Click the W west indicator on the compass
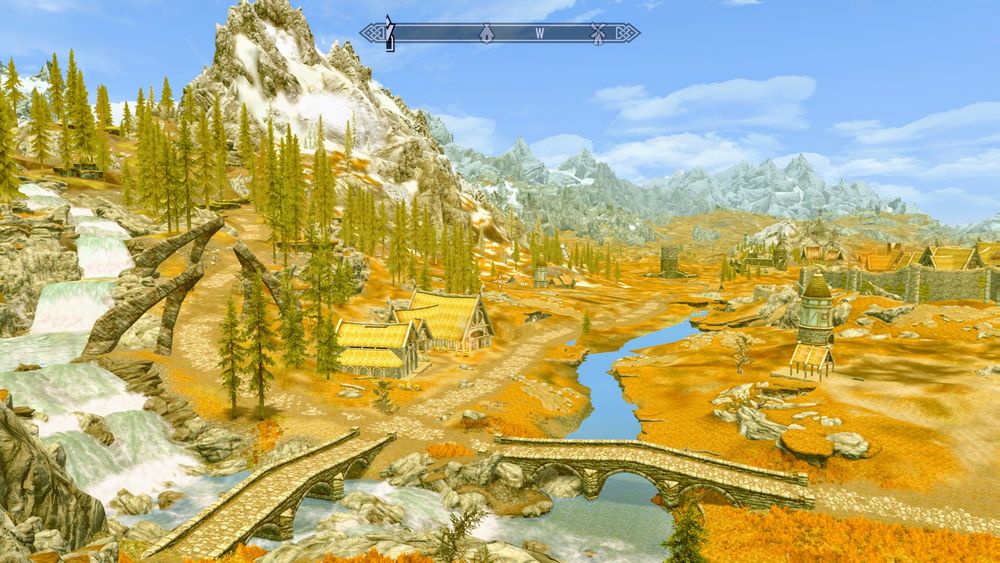Viewport: 1000px width, 563px height. [x=539, y=33]
